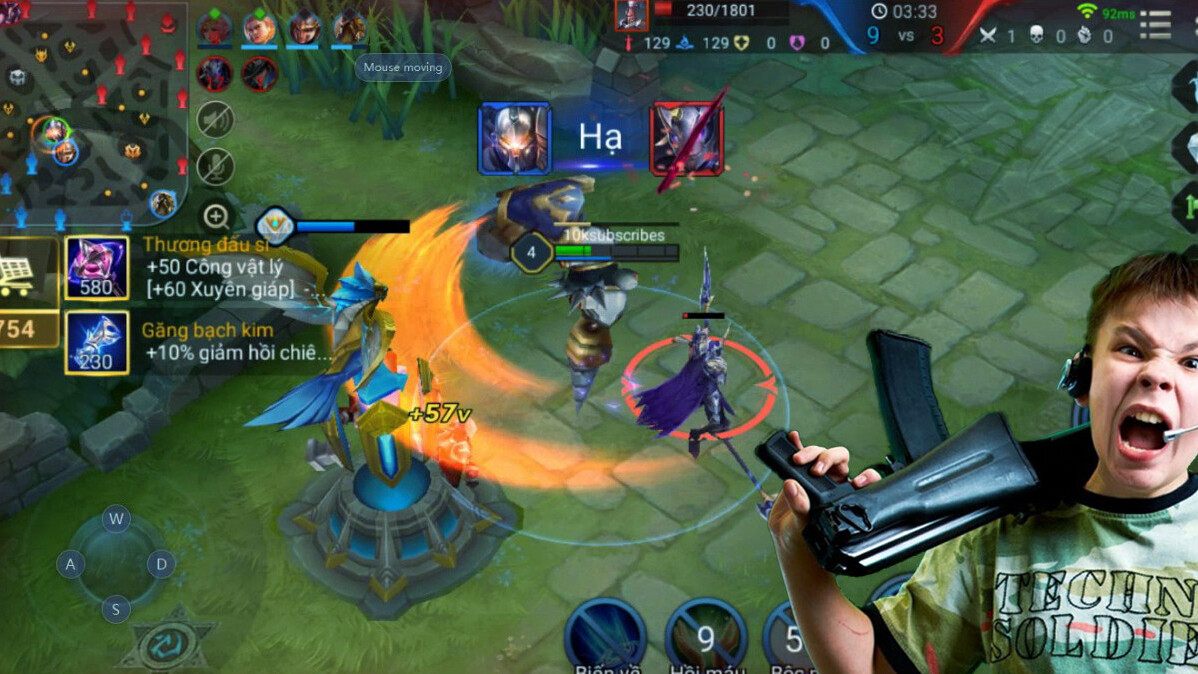Toggle the muted microphone icon
The width and height of the screenshot is (1198, 674).
(x=215, y=167)
